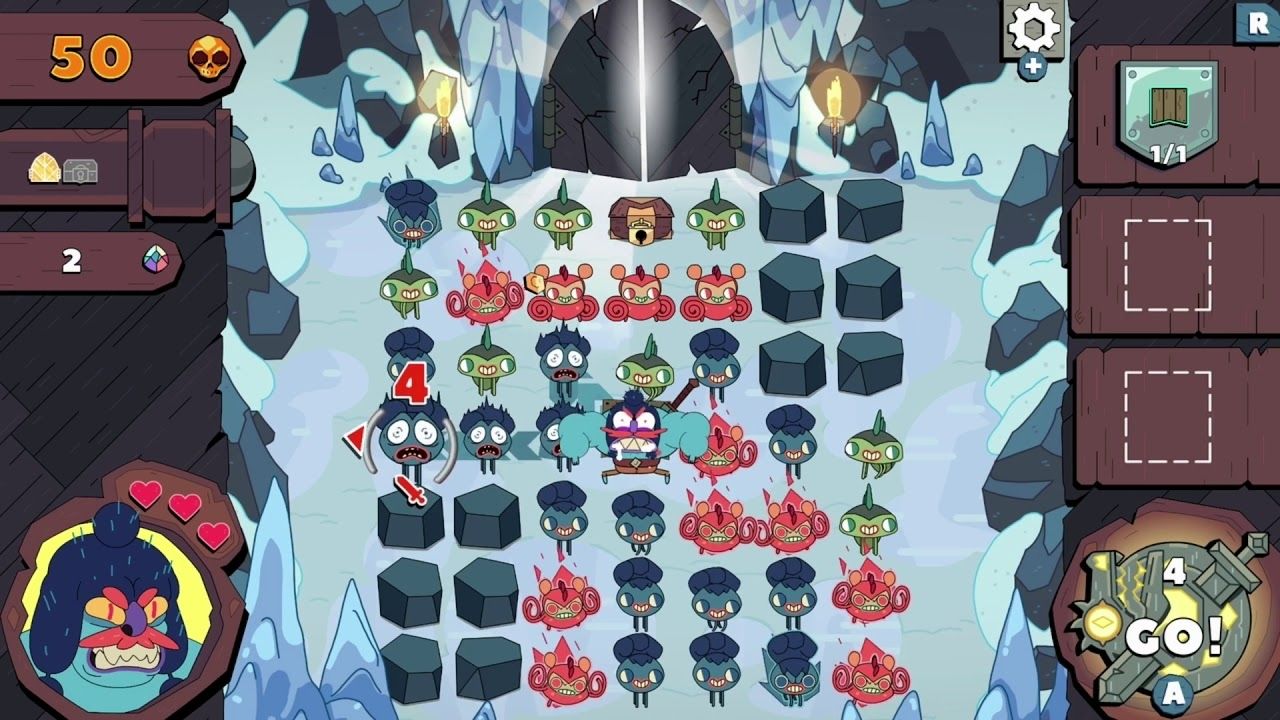Click the crown collectible icon
Image resolution: width=1280 pixels, height=720 pixels.
[x=42, y=167]
